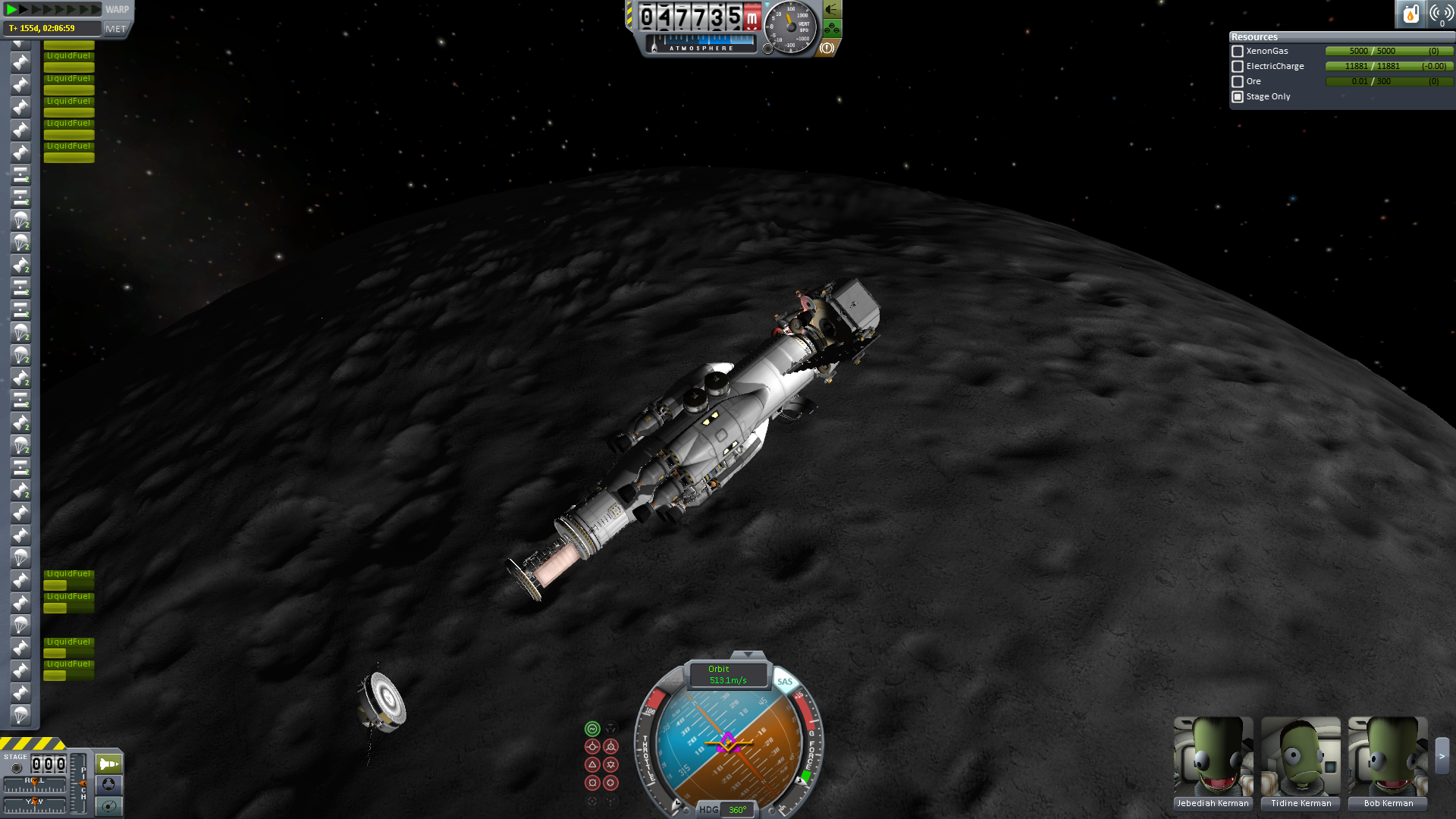The height and width of the screenshot is (819, 1456).
Task: Enable the Stage Only checkbox
Action: (1238, 97)
